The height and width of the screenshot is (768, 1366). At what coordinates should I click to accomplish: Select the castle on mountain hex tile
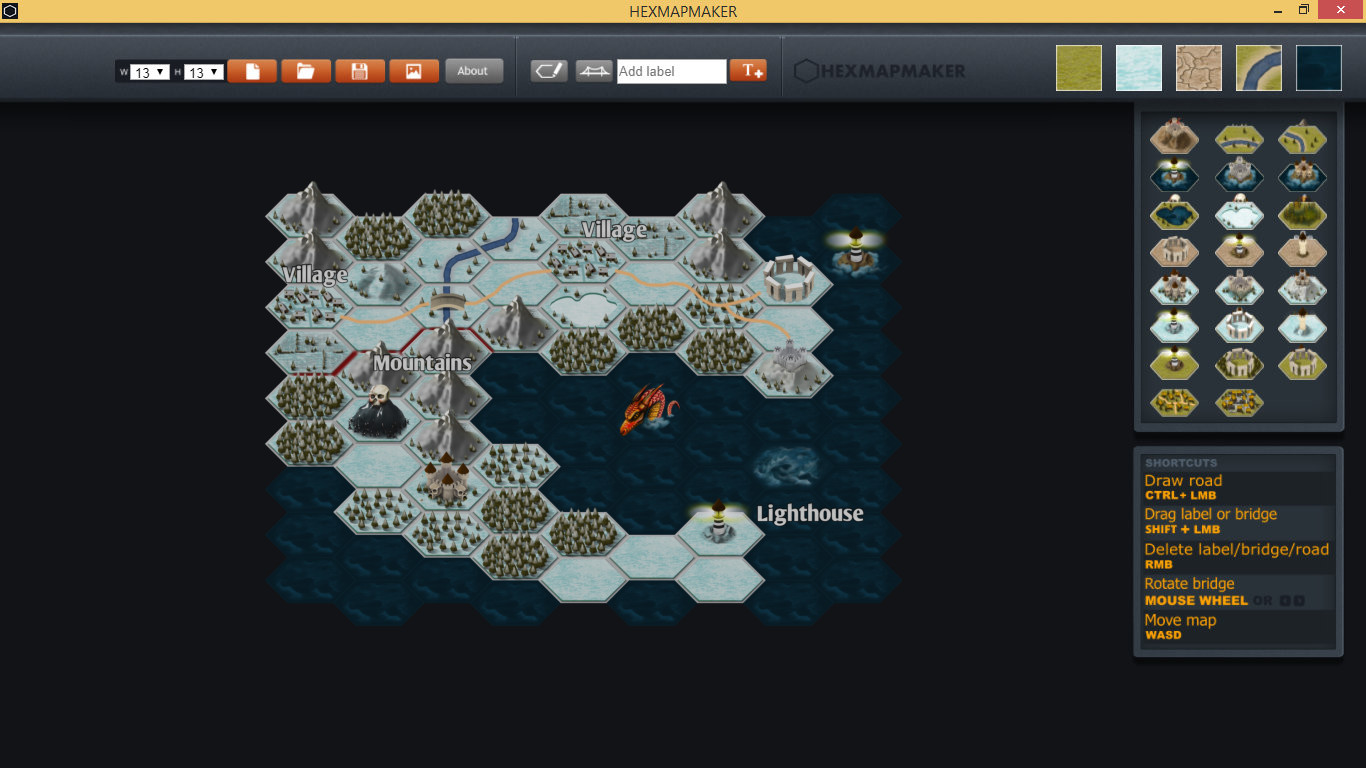click(x=1174, y=138)
